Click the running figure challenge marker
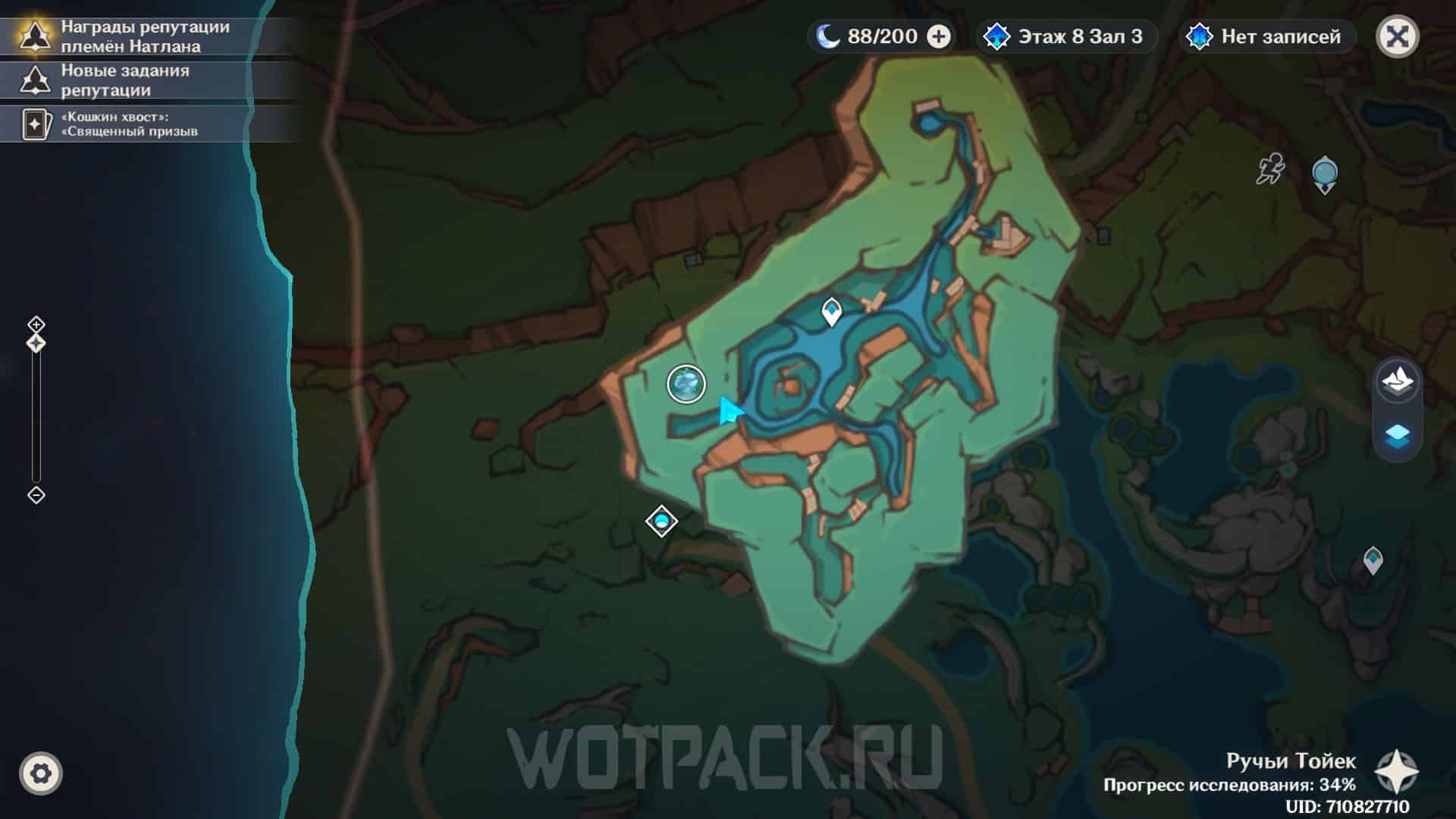Image resolution: width=1456 pixels, height=819 pixels. (x=1271, y=168)
